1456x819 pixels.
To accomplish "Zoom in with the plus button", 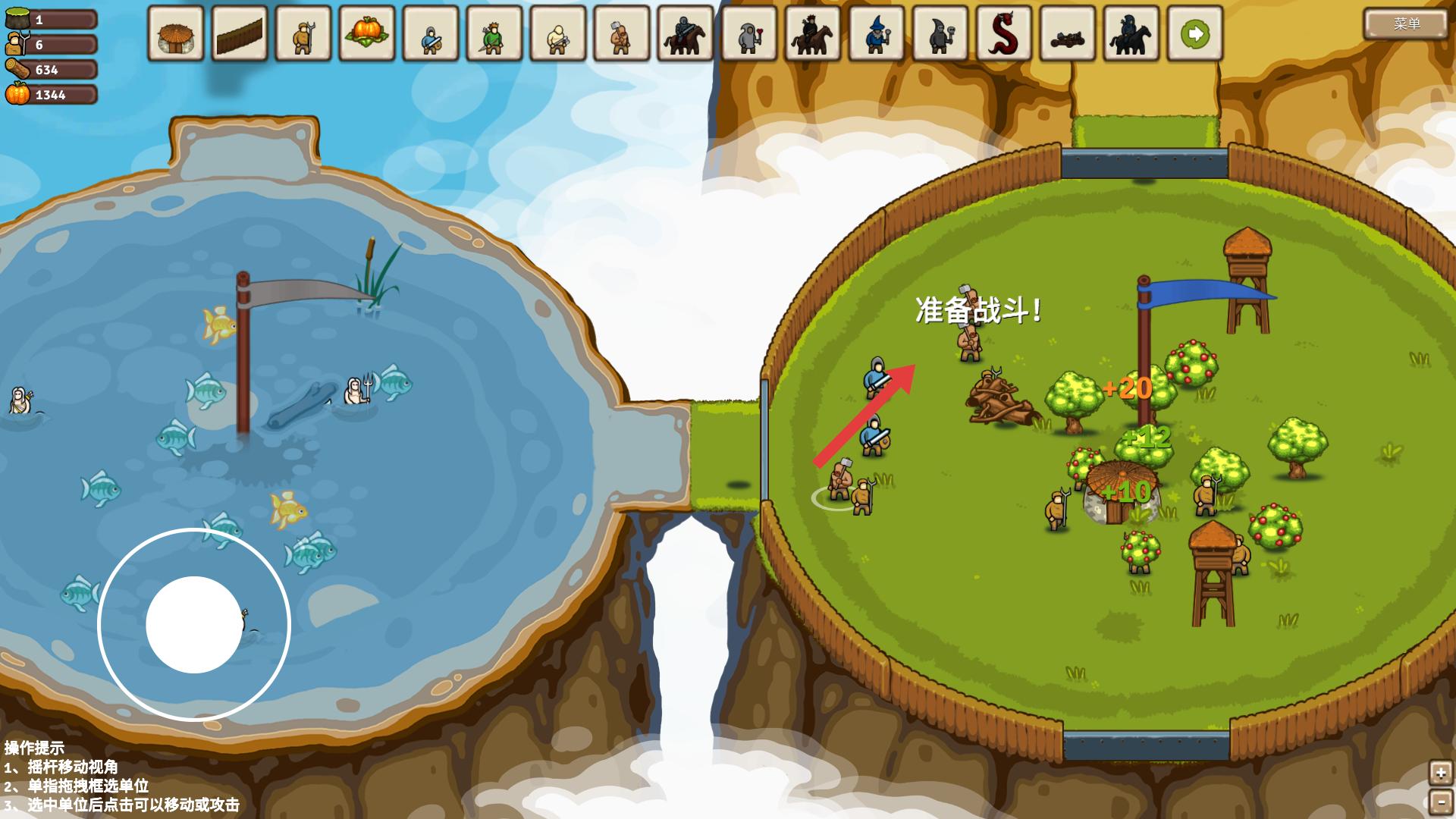I will pyautogui.click(x=1440, y=773).
